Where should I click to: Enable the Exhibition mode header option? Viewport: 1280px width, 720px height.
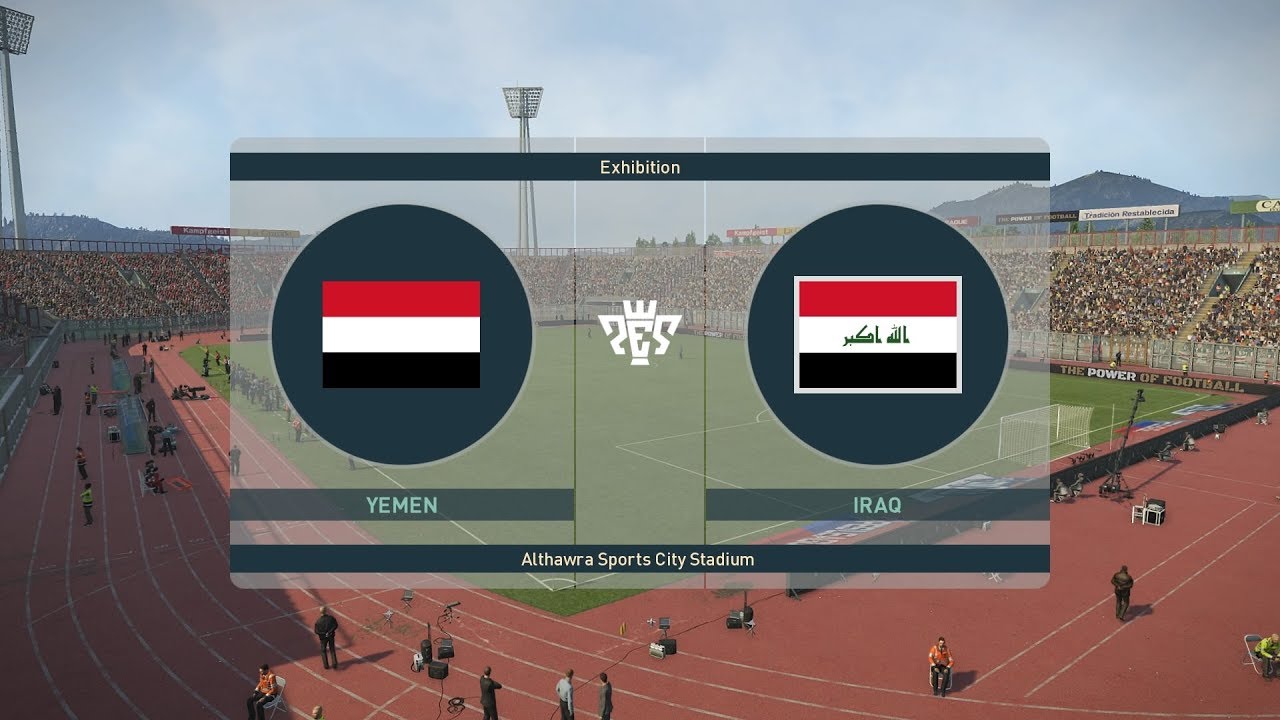click(640, 167)
